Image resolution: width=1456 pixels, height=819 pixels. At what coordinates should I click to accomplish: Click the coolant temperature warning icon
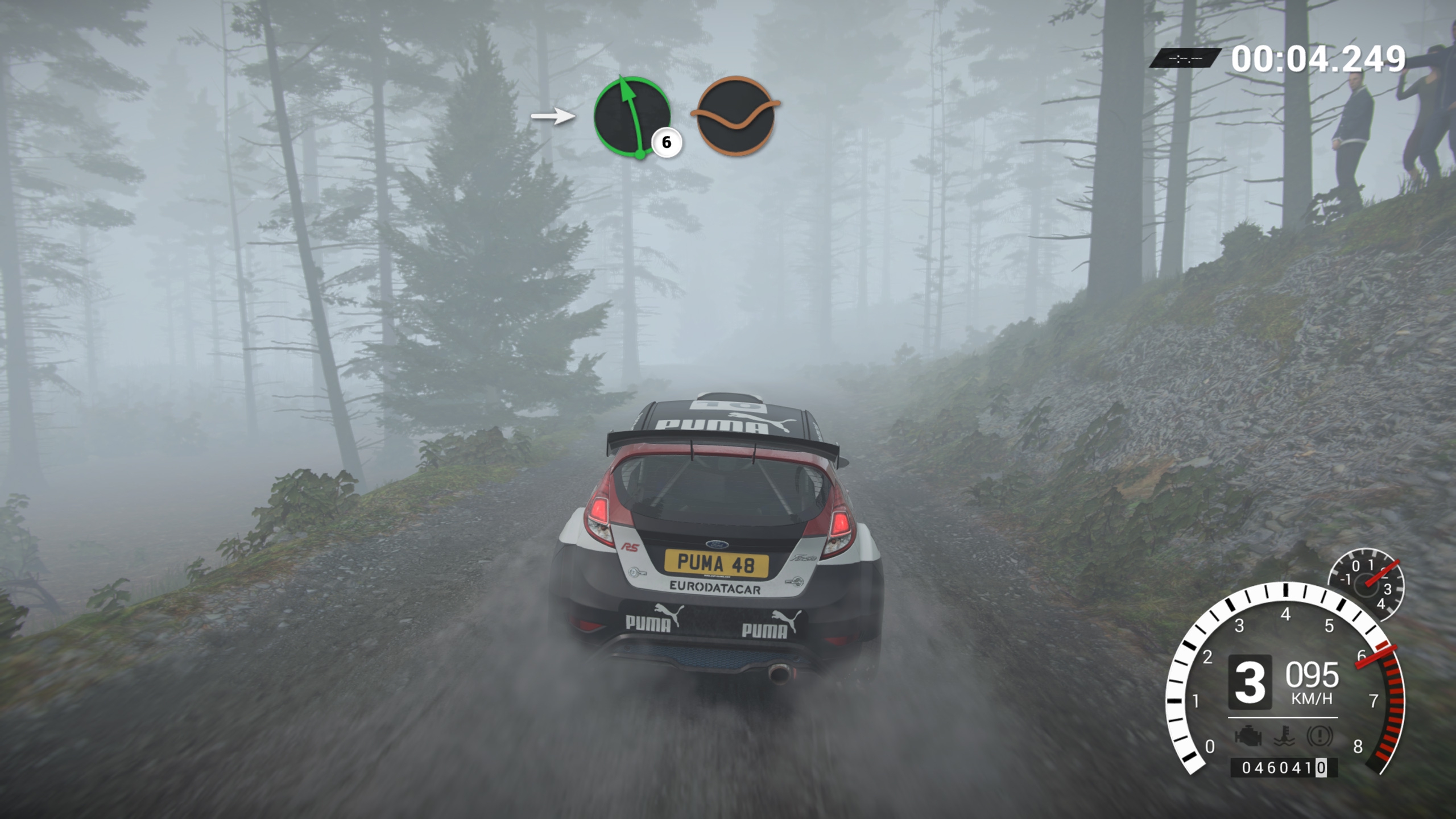(x=1284, y=737)
